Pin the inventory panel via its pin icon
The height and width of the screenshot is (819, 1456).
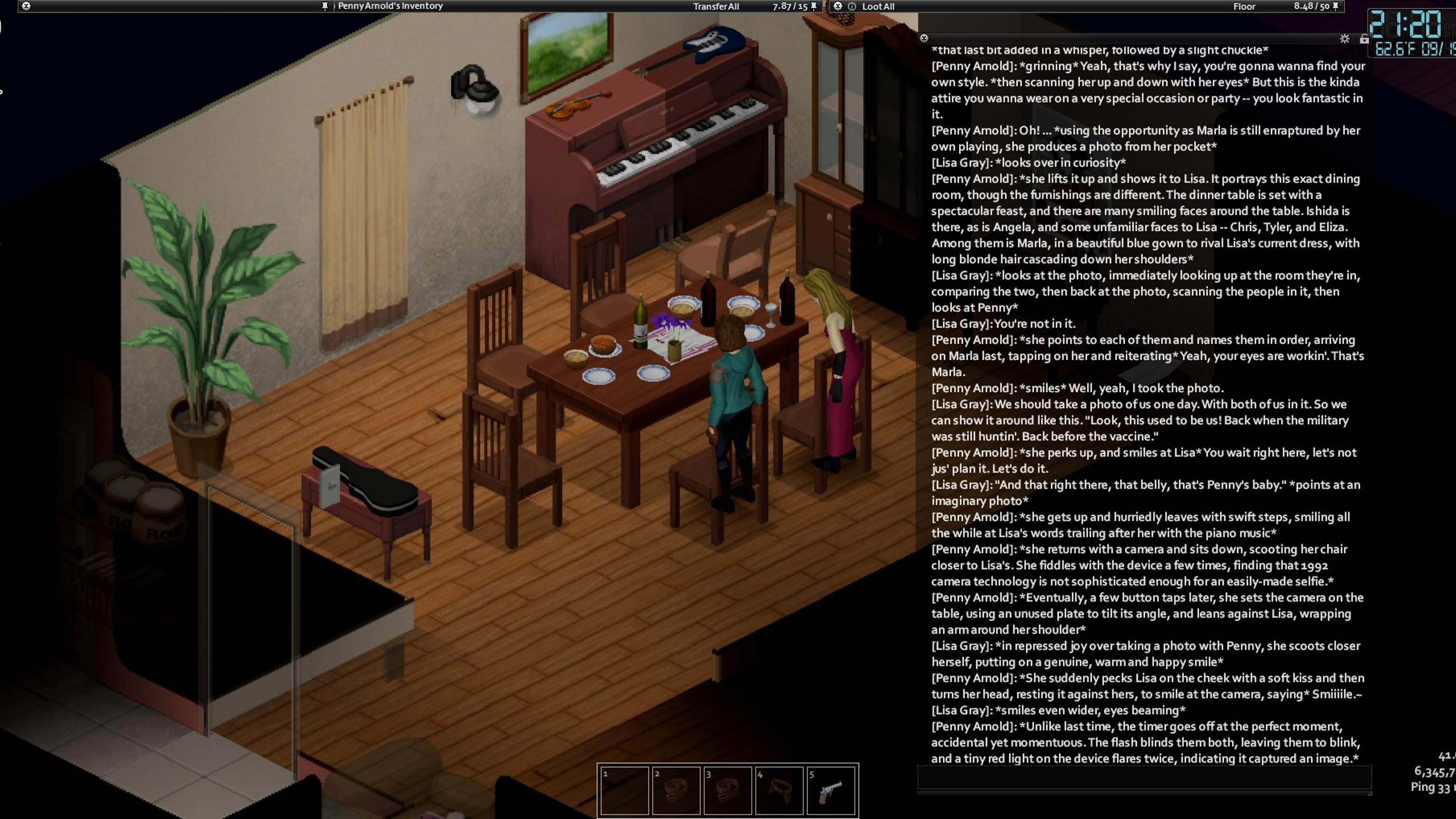tap(814, 6)
